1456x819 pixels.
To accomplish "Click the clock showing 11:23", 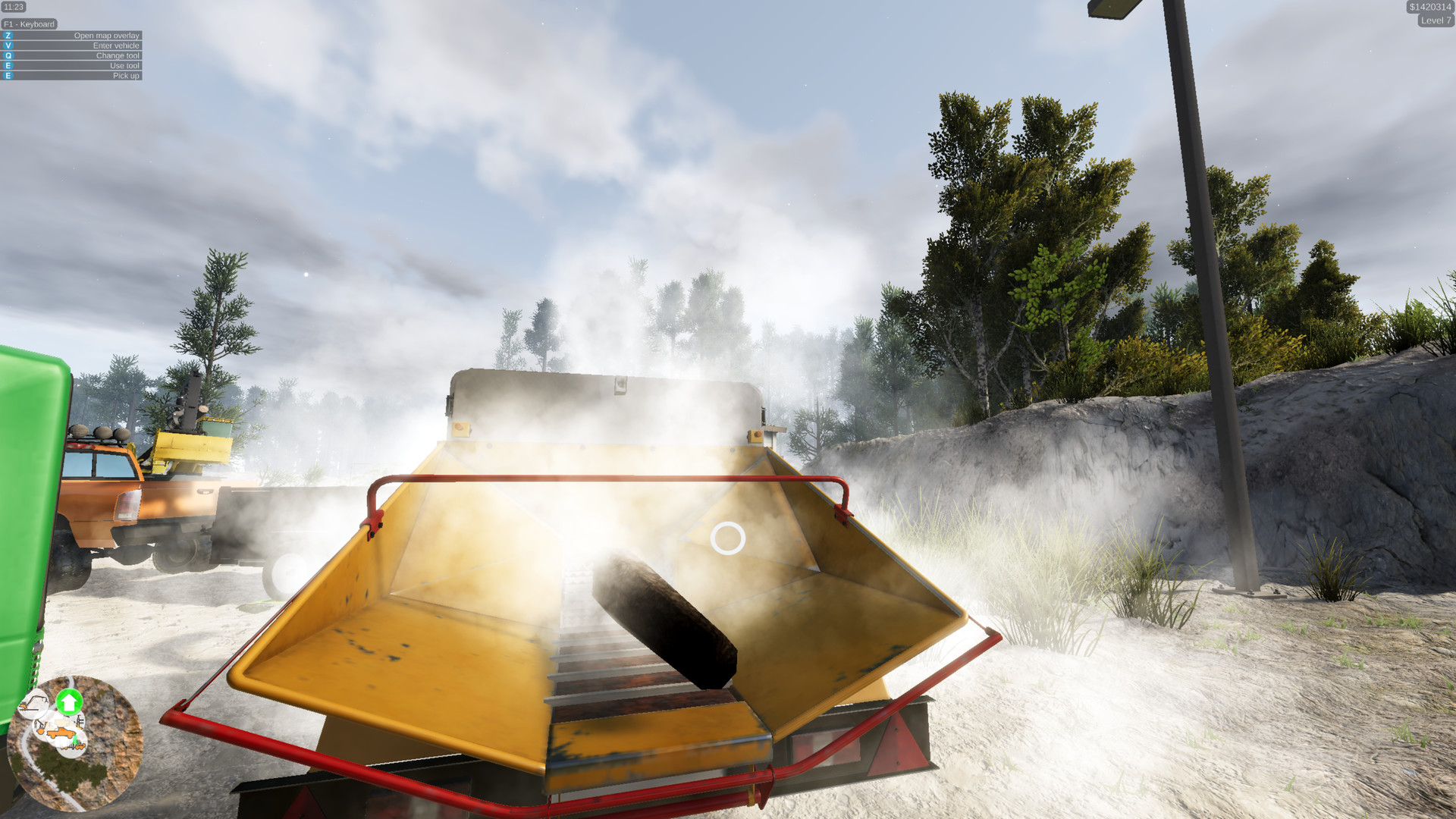I will (x=13, y=5).
